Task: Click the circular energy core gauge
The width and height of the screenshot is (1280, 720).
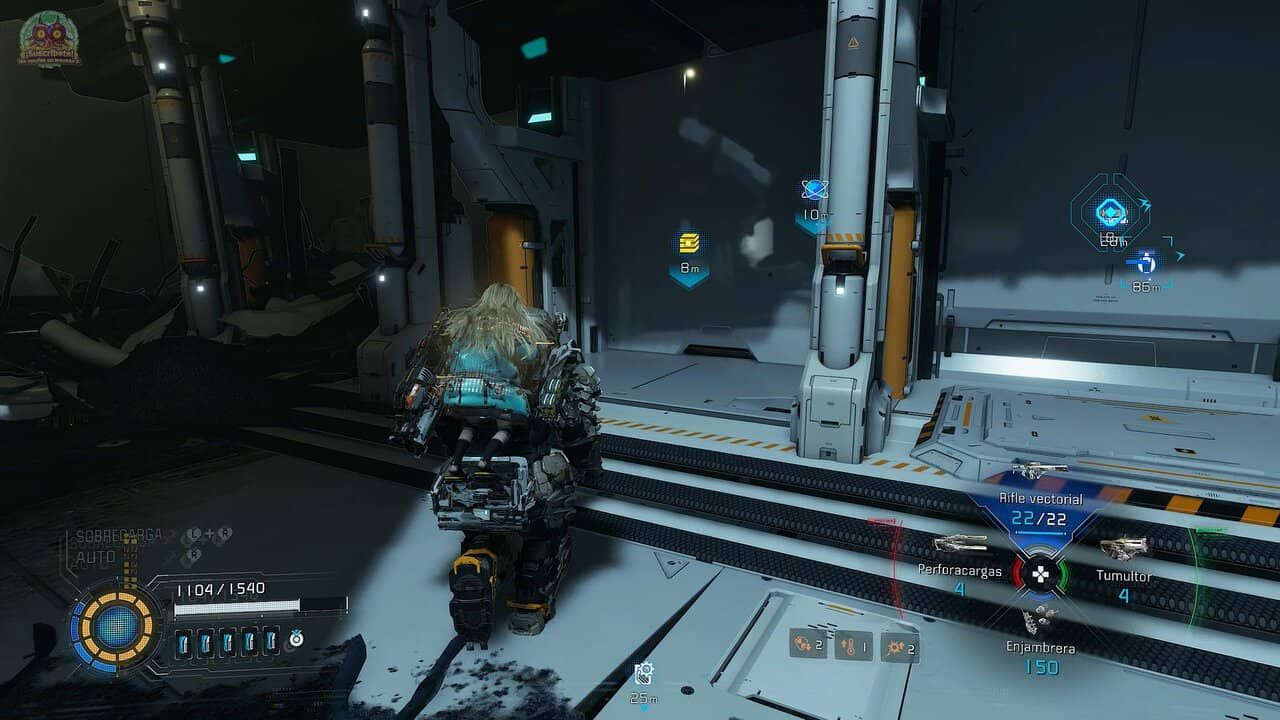Action: click(117, 627)
